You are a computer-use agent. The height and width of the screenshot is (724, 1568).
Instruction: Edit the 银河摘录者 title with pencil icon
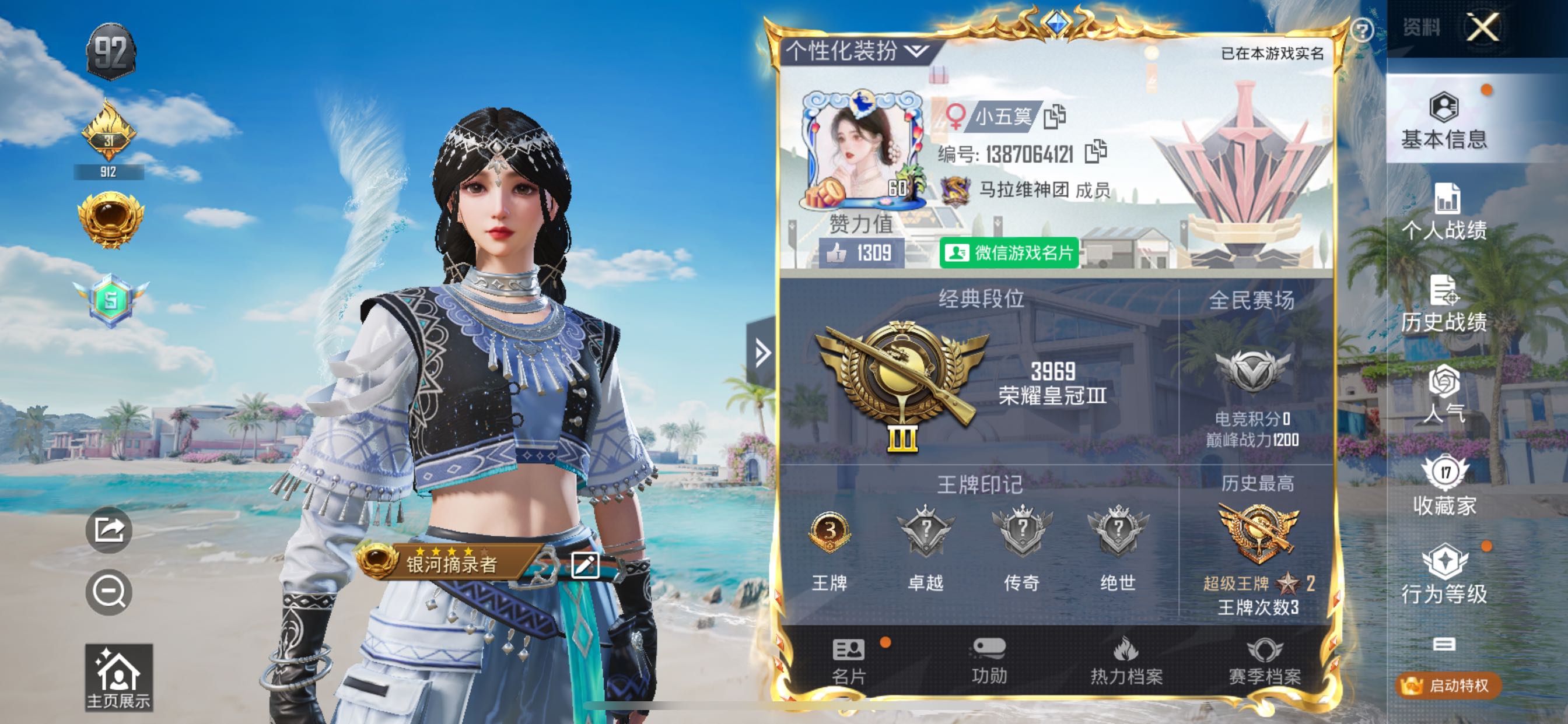pyautogui.click(x=585, y=565)
